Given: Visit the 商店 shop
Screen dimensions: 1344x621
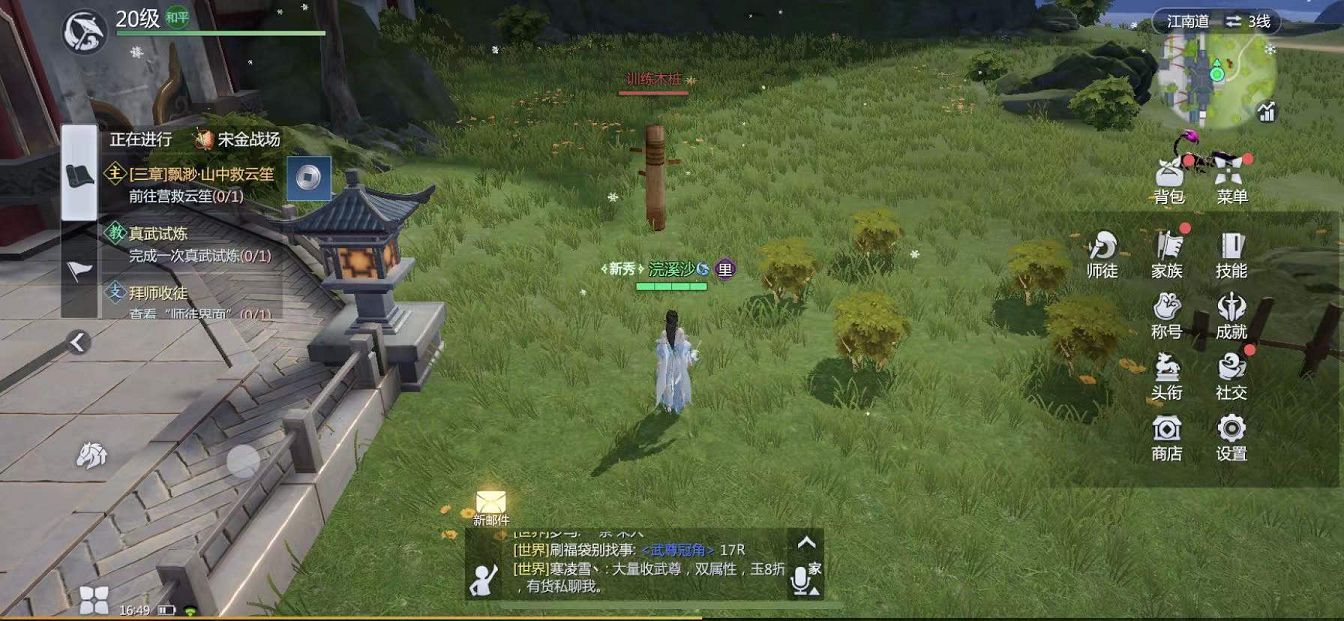Looking at the screenshot, I should [x=1167, y=436].
